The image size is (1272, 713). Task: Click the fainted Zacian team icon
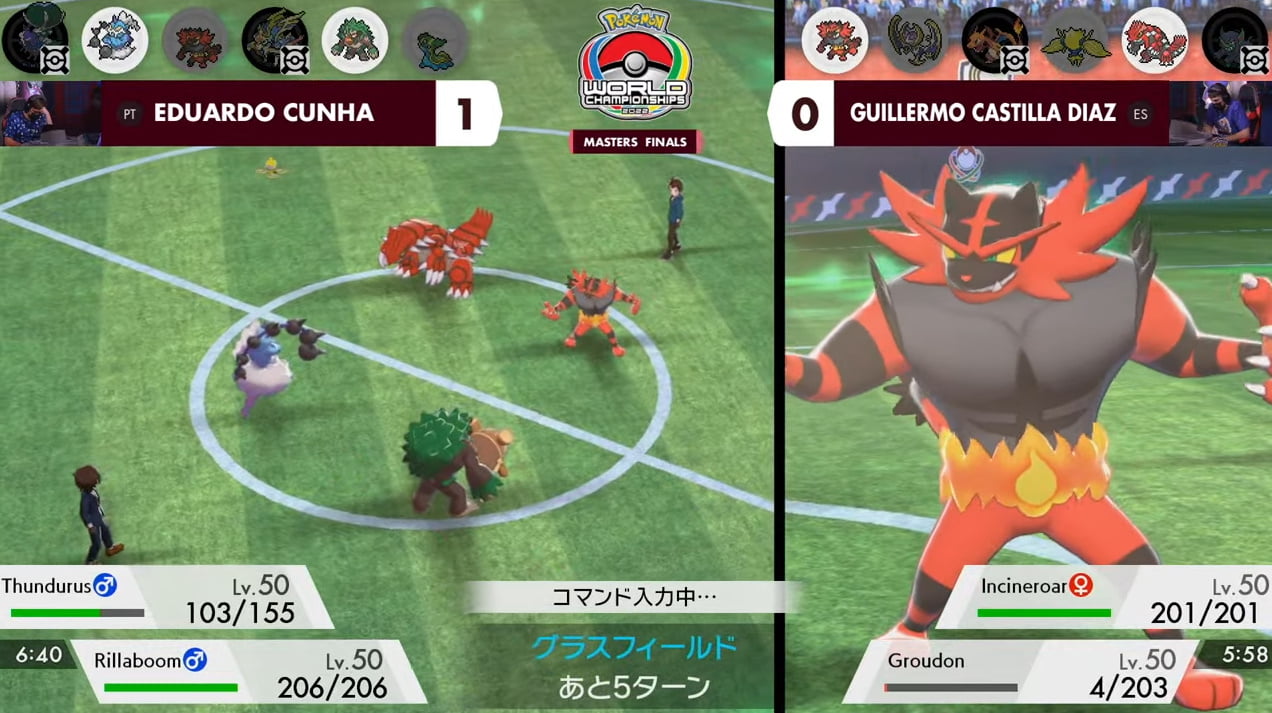coord(274,40)
